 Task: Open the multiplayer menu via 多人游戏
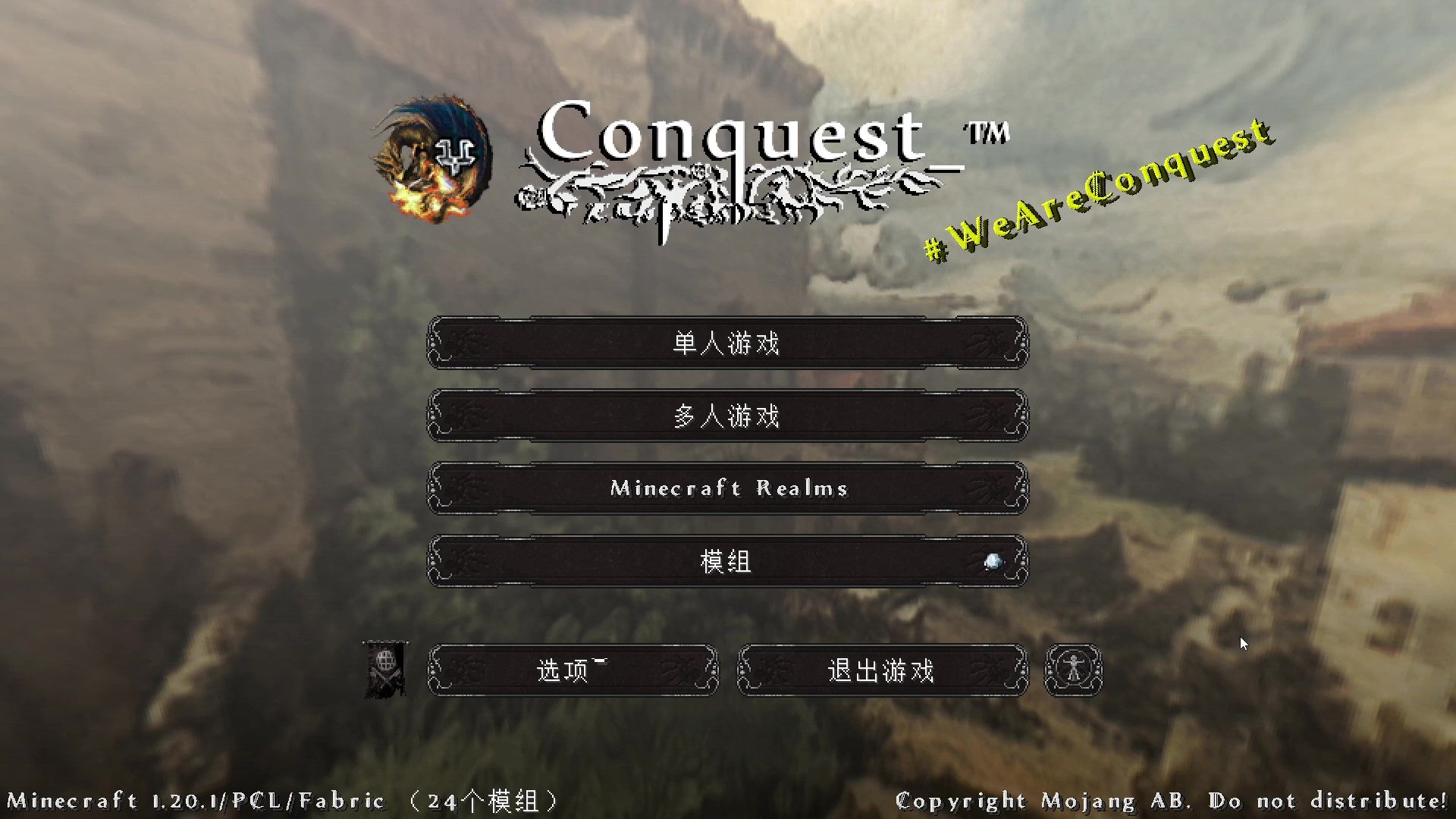pyautogui.click(x=728, y=416)
